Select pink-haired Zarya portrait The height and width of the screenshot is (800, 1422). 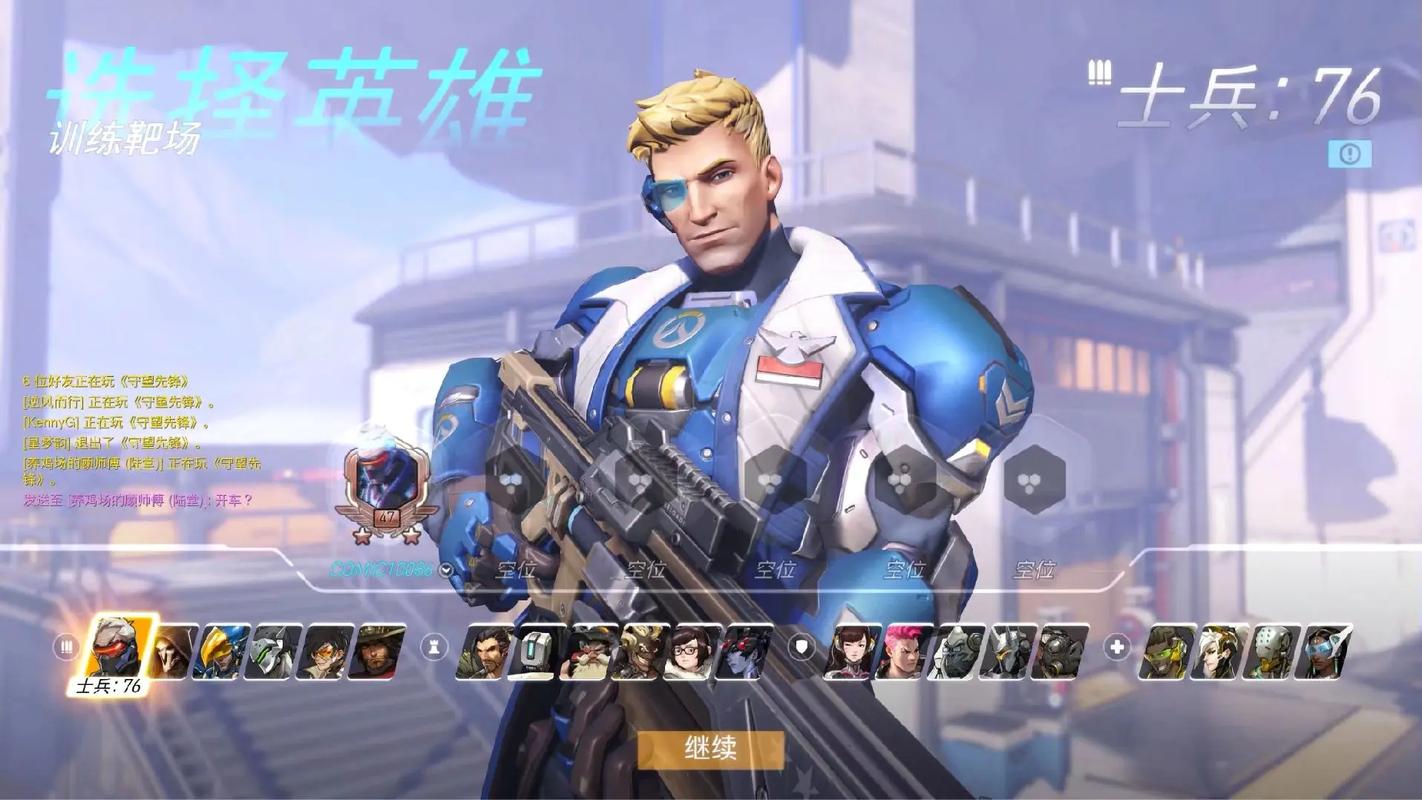(x=901, y=652)
